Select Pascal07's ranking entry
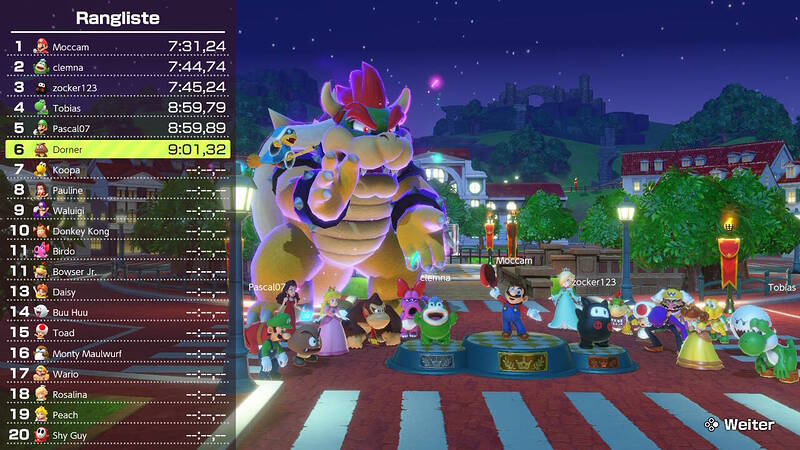This screenshot has width=800, height=450. tap(118, 128)
